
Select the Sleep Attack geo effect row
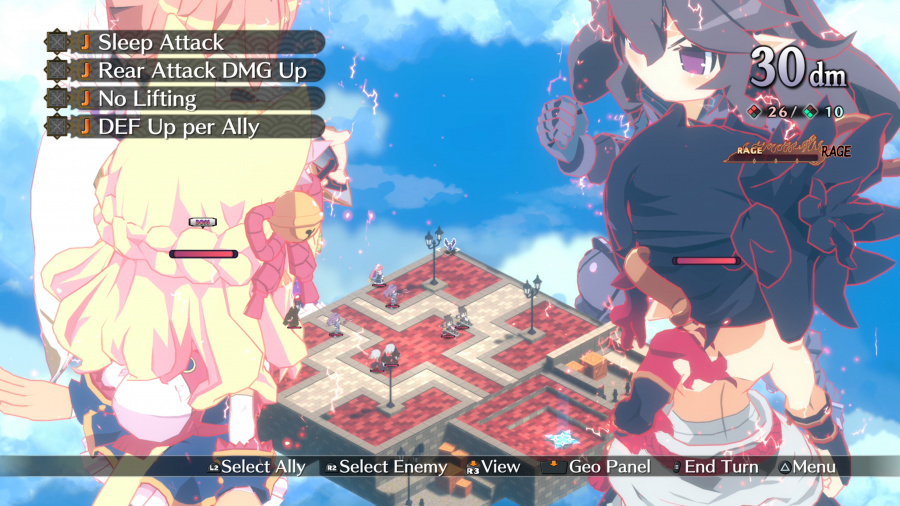185,43
